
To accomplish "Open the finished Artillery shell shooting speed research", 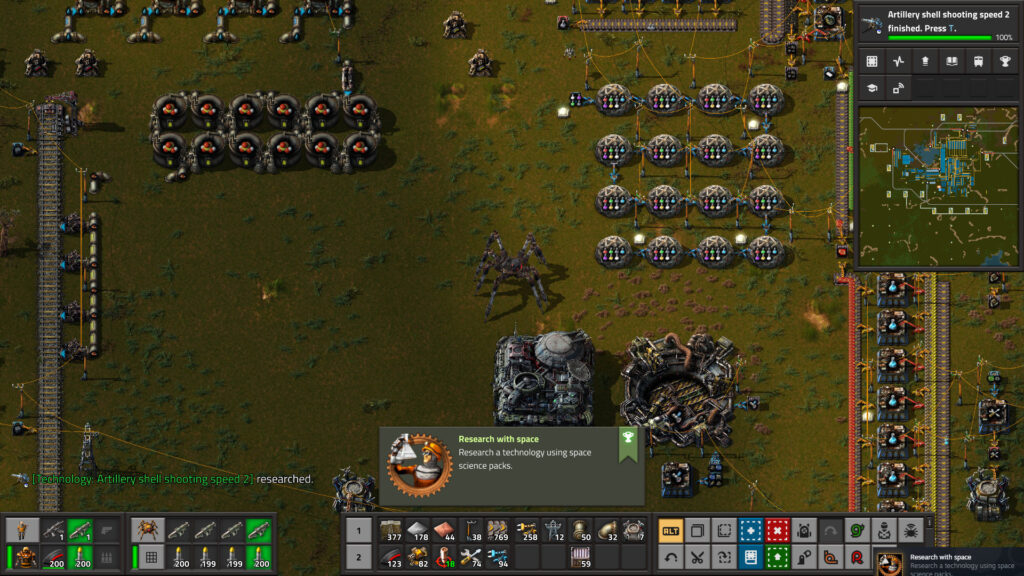I will coord(931,21).
